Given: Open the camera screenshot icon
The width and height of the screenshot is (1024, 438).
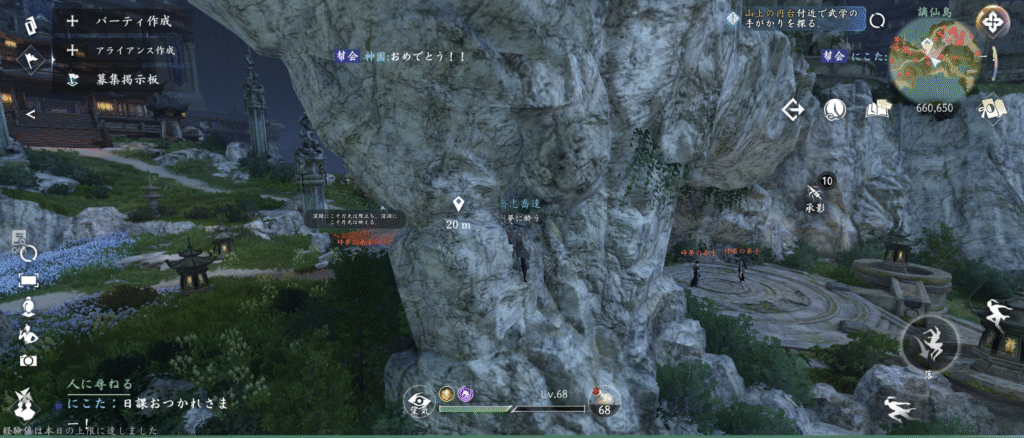Looking at the screenshot, I should 28,359.
